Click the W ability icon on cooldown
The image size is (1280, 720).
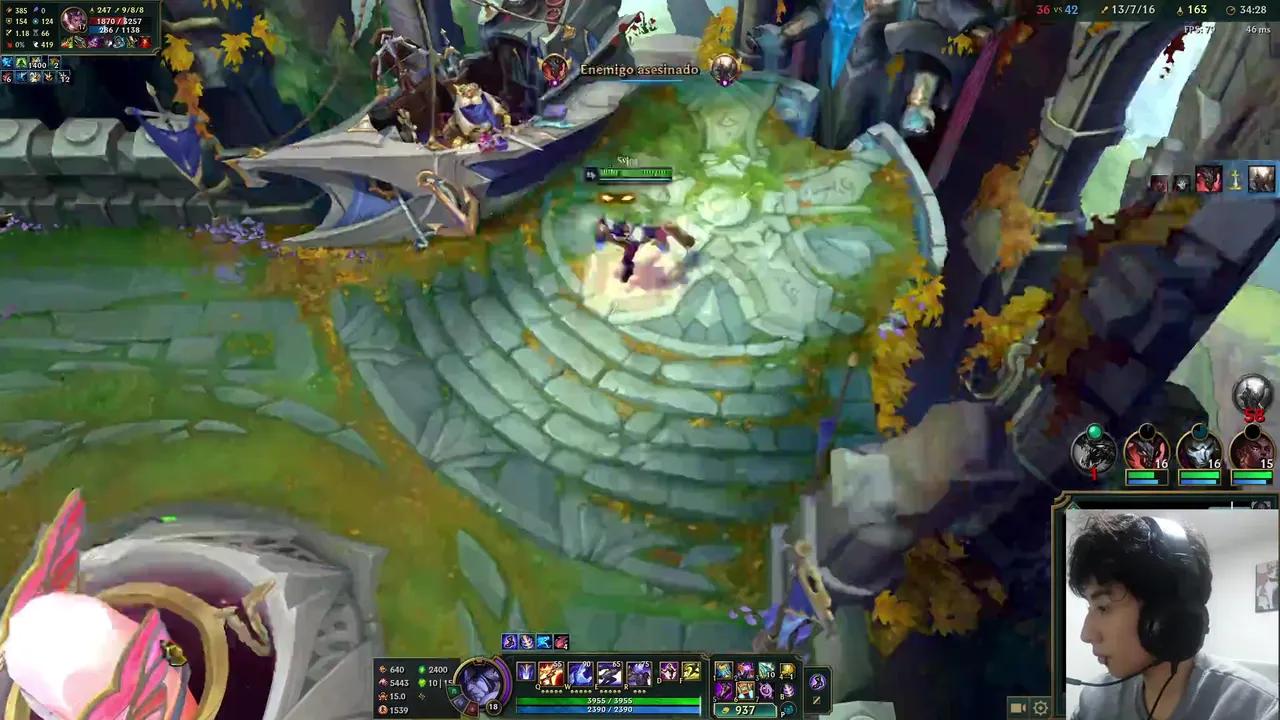coord(578,674)
